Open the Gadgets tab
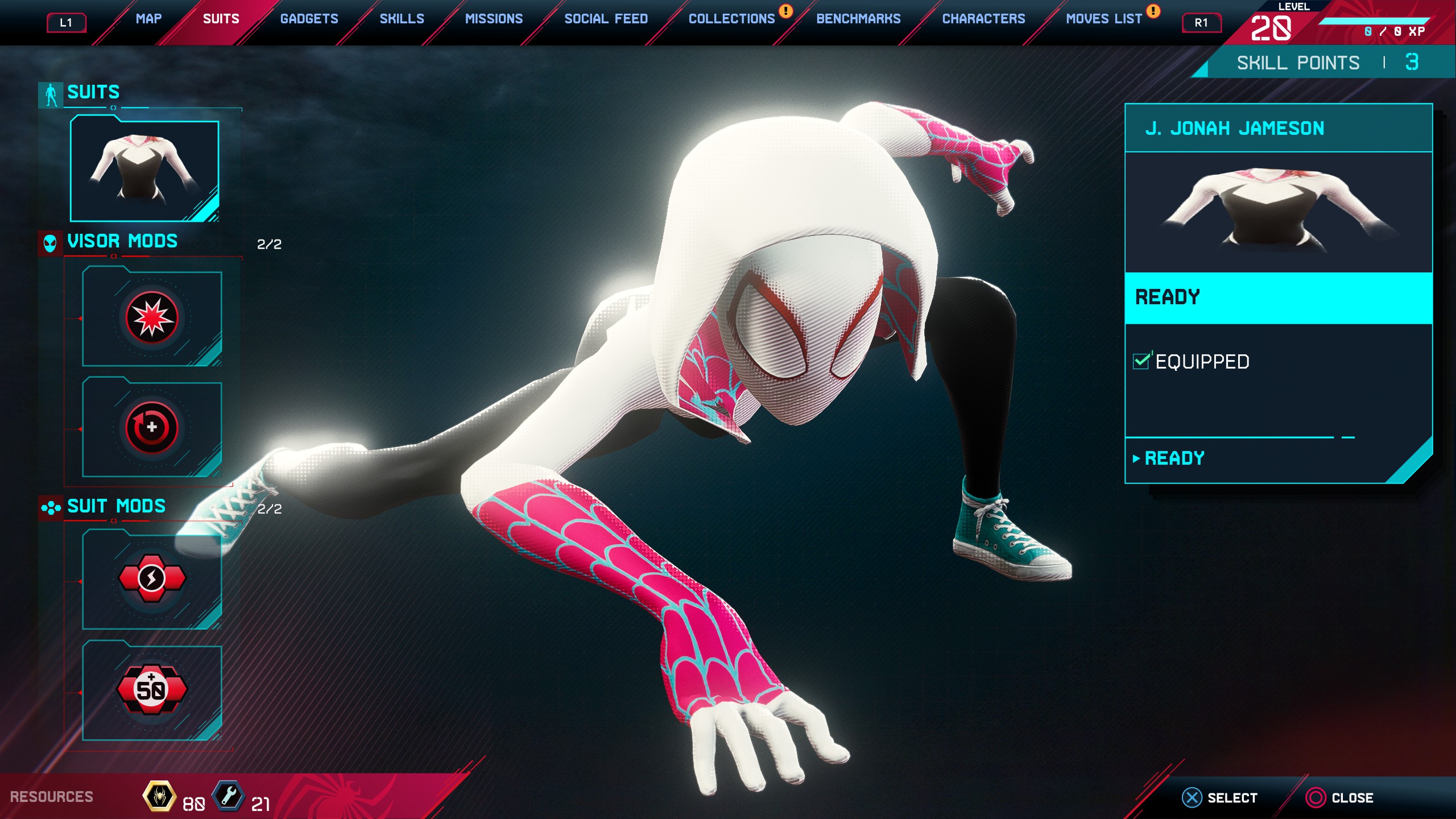Image resolution: width=1456 pixels, height=819 pixels. (x=309, y=19)
